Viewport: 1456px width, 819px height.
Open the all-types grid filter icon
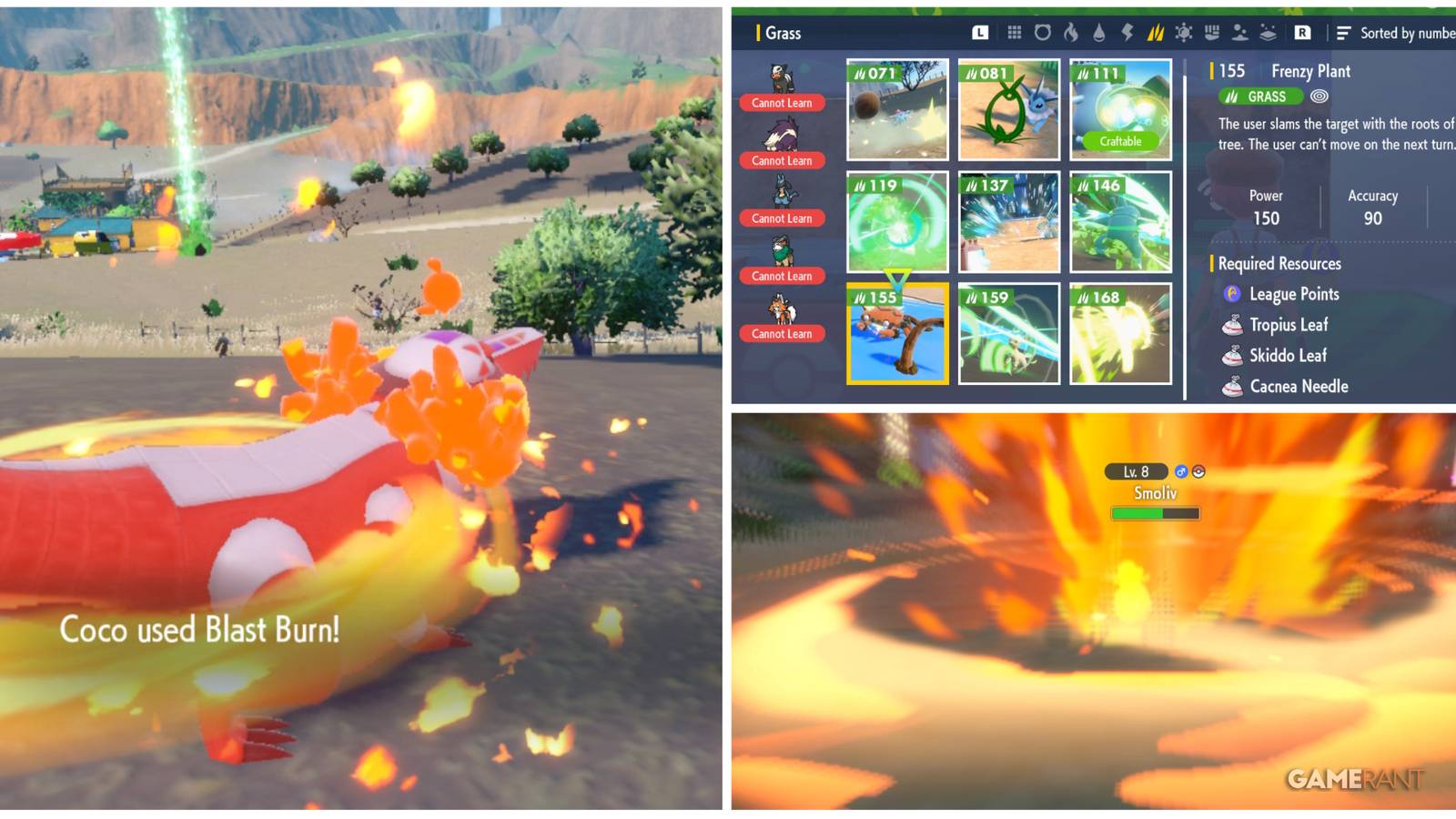tap(1014, 34)
